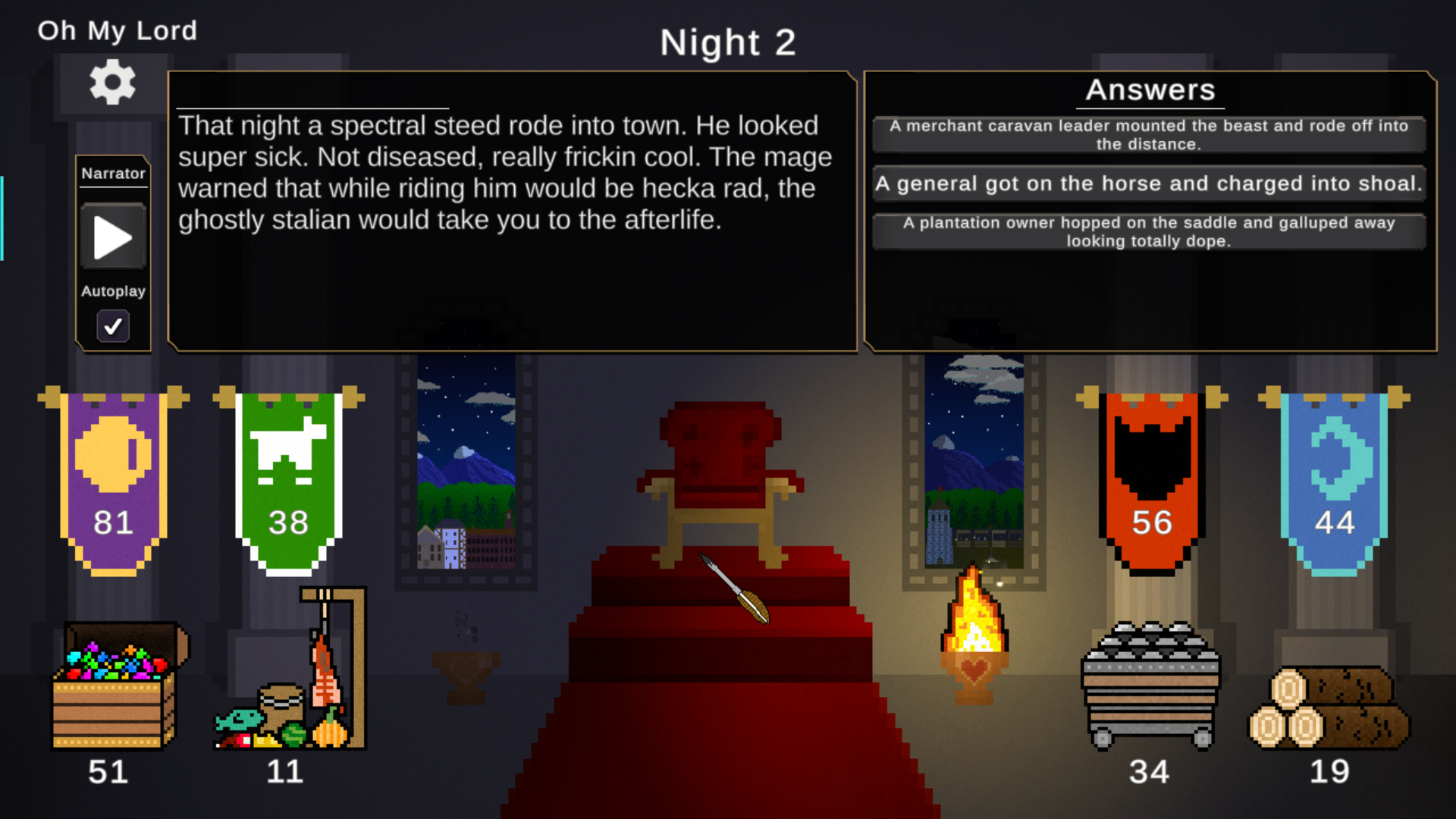Screen dimensions: 1456x819
Task: Click the Answers panel heading
Action: pos(1151,89)
